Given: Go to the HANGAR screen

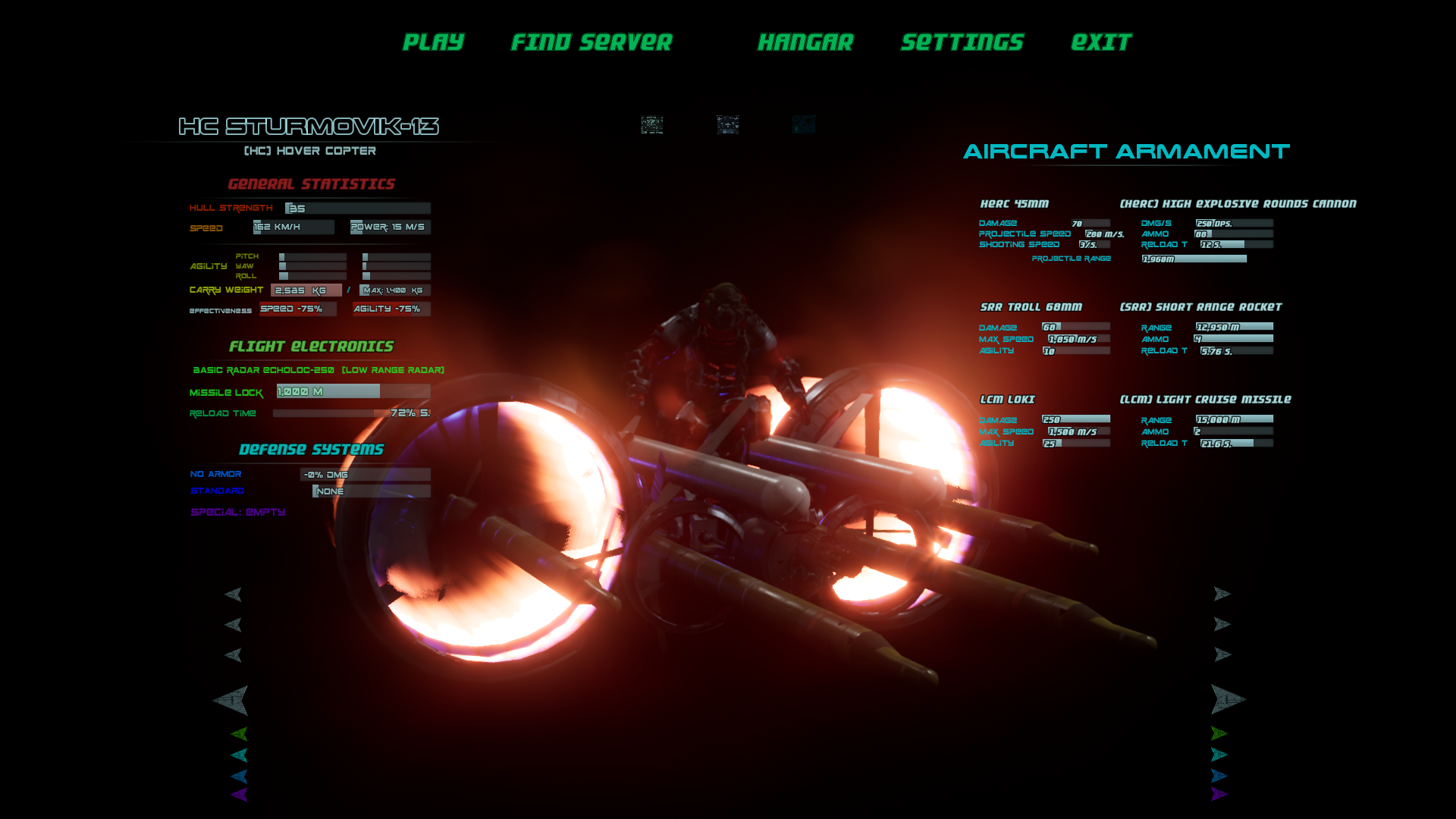Looking at the screenshot, I should pos(805,42).
